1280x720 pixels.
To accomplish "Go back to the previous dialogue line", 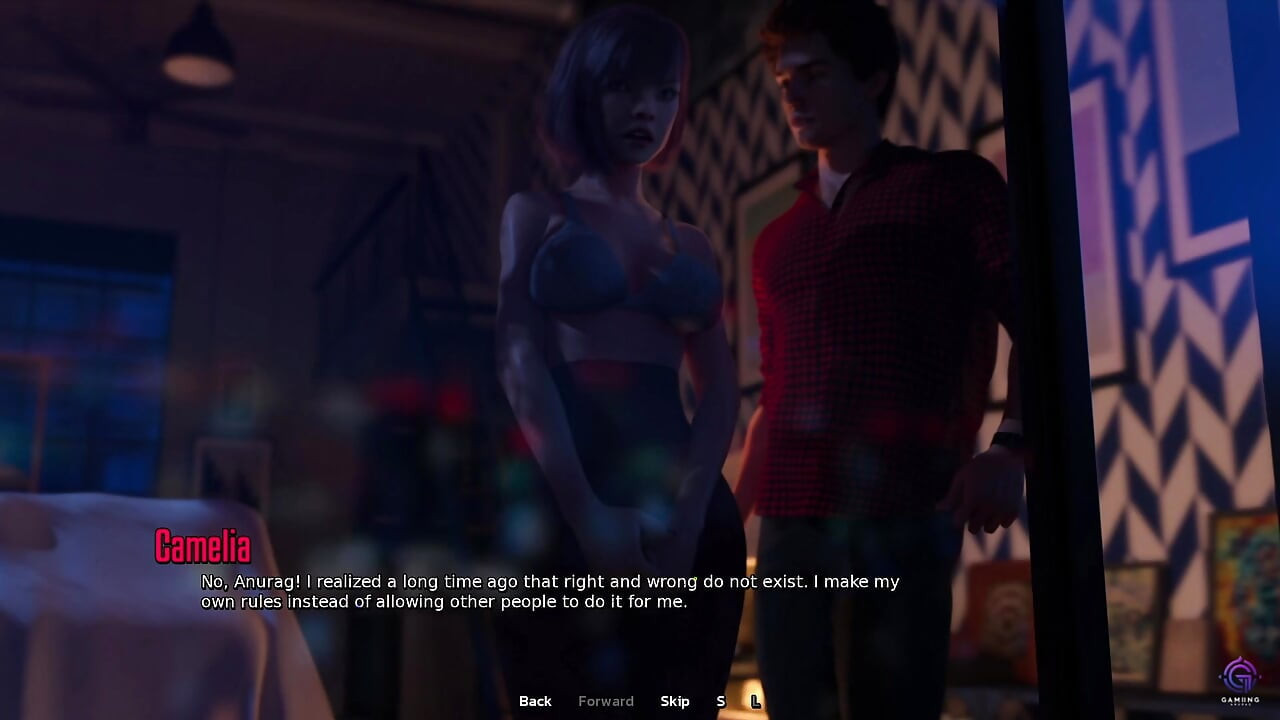I will coord(535,701).
